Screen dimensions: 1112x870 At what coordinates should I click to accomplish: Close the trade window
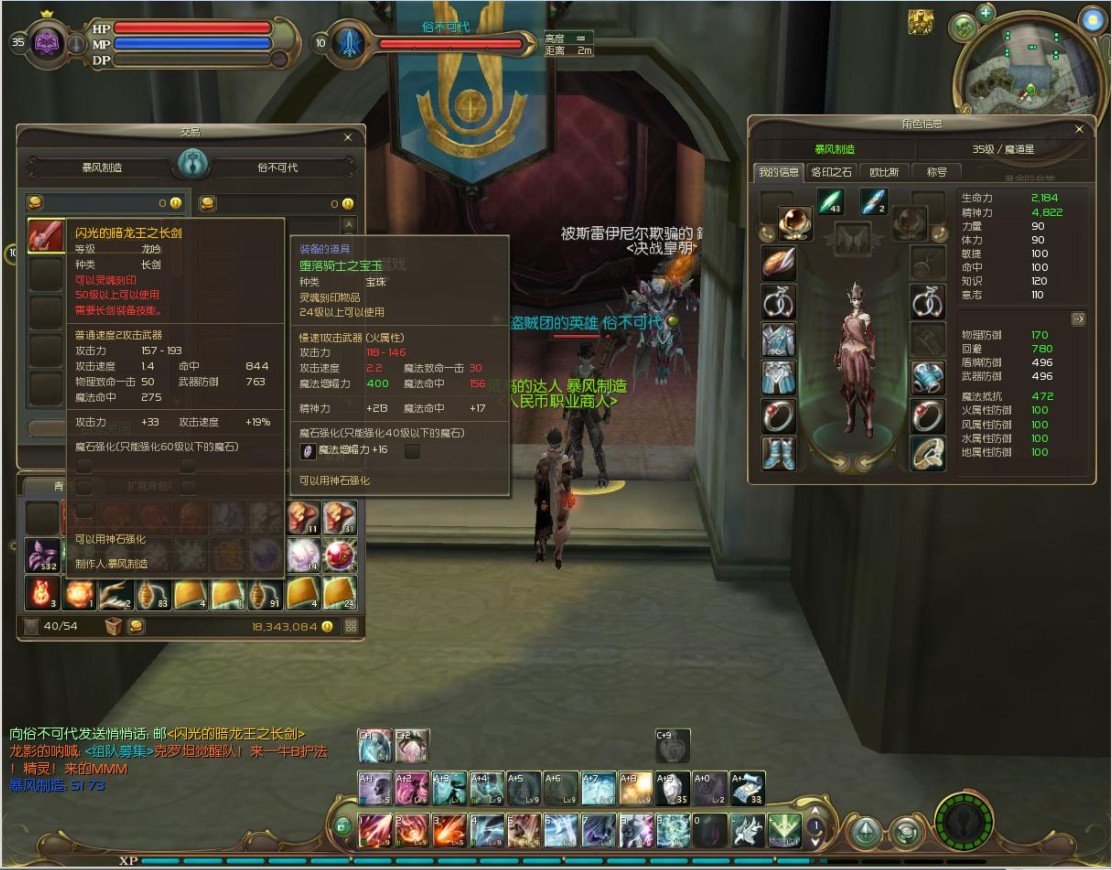click(x=347, y=137)
